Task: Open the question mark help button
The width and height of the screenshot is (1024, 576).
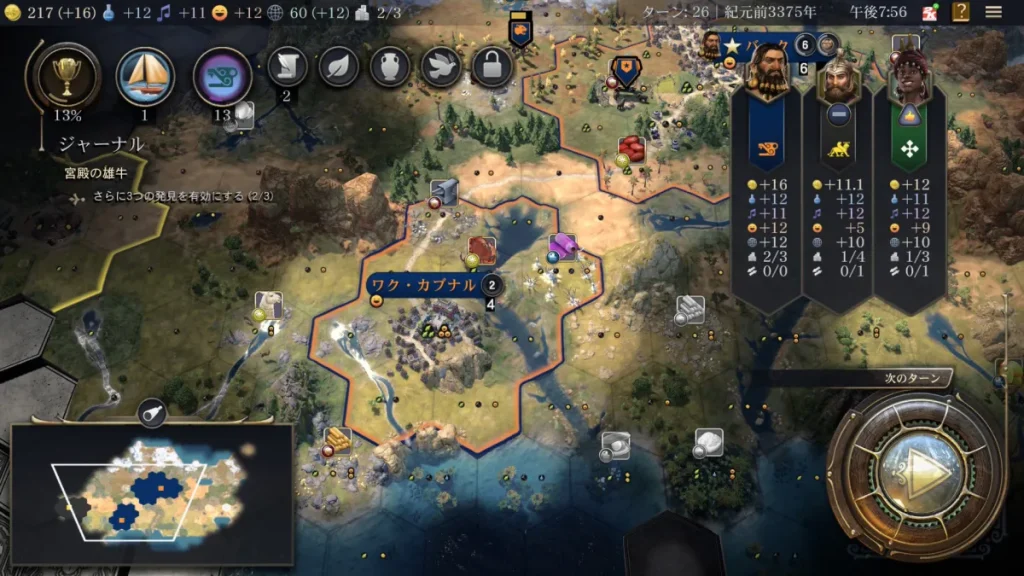Action: click(x=961, y=12)
